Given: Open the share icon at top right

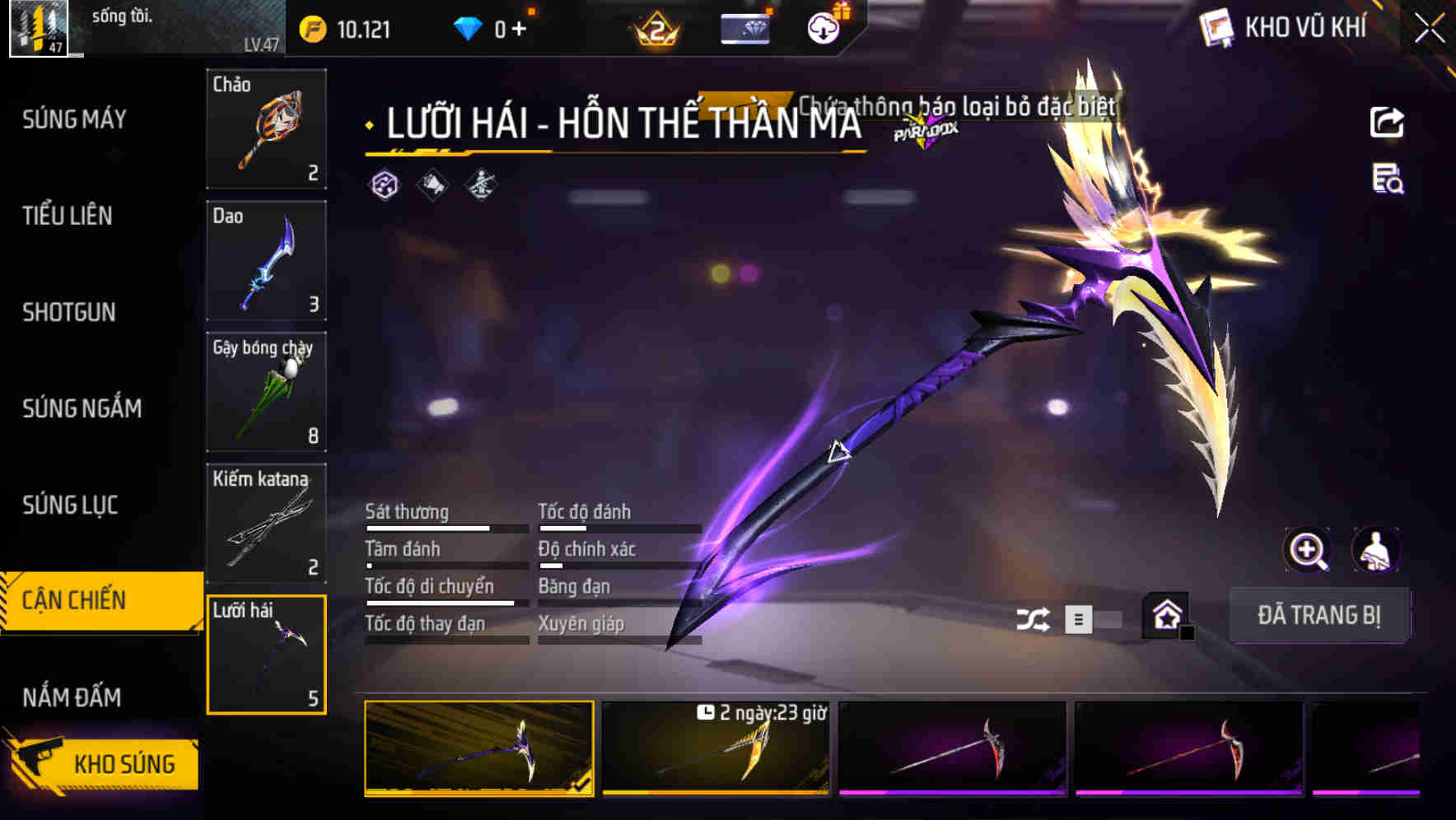Looking at the screenshot, I should pos(1386,122).
